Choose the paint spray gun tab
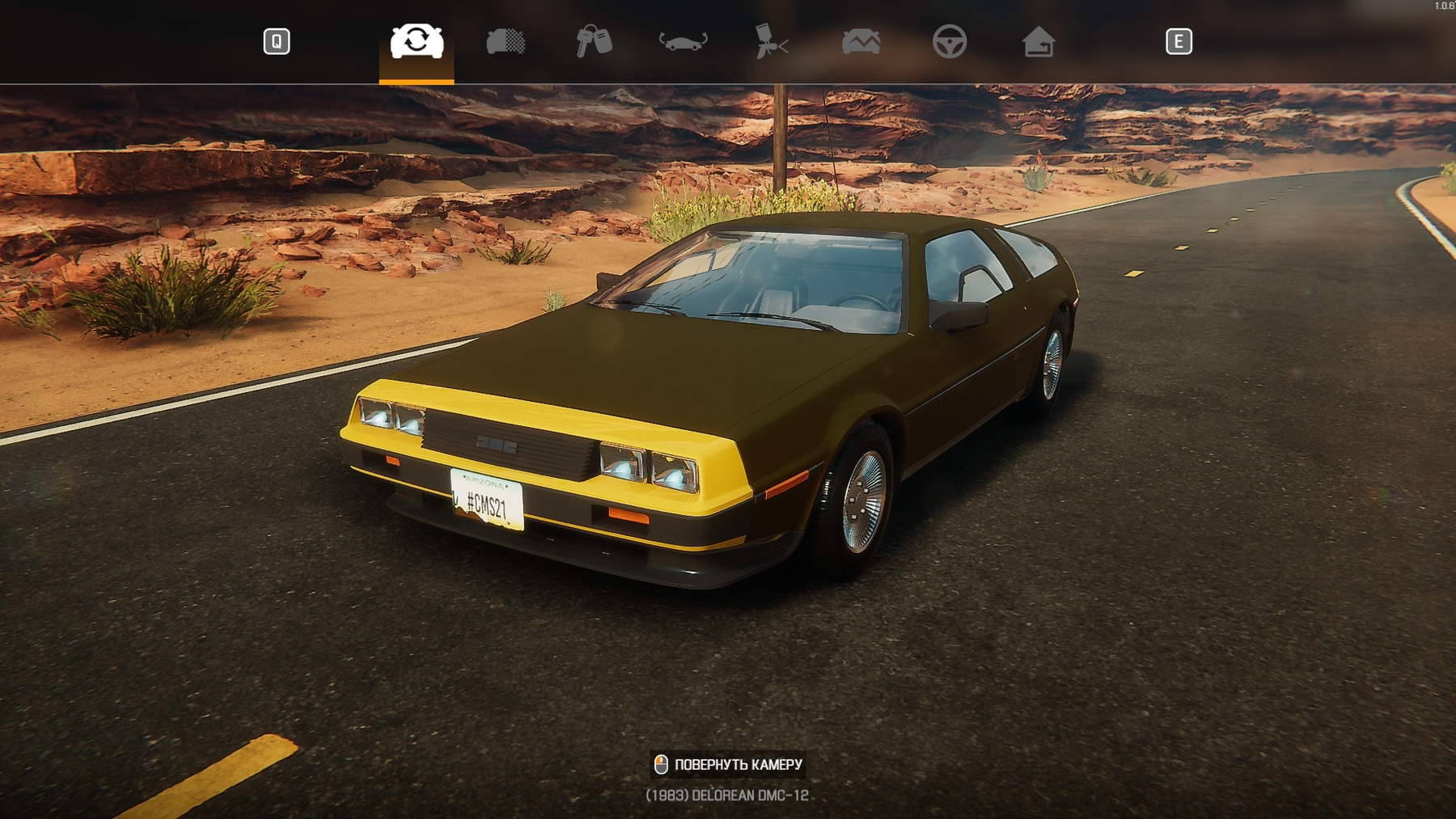1456x819 pixels. (771, 41)
